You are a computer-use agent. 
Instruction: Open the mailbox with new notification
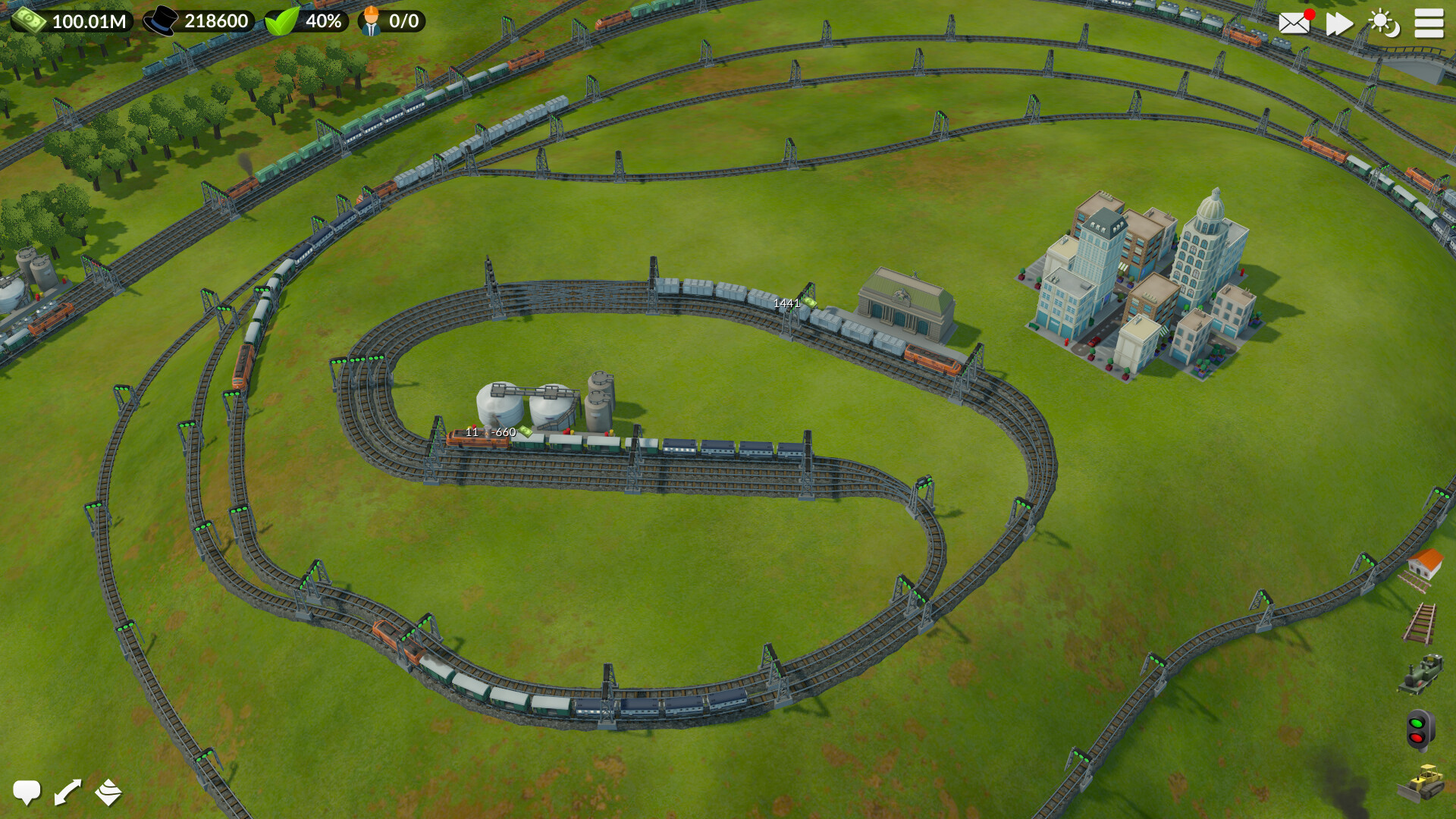pos(1294,24)
